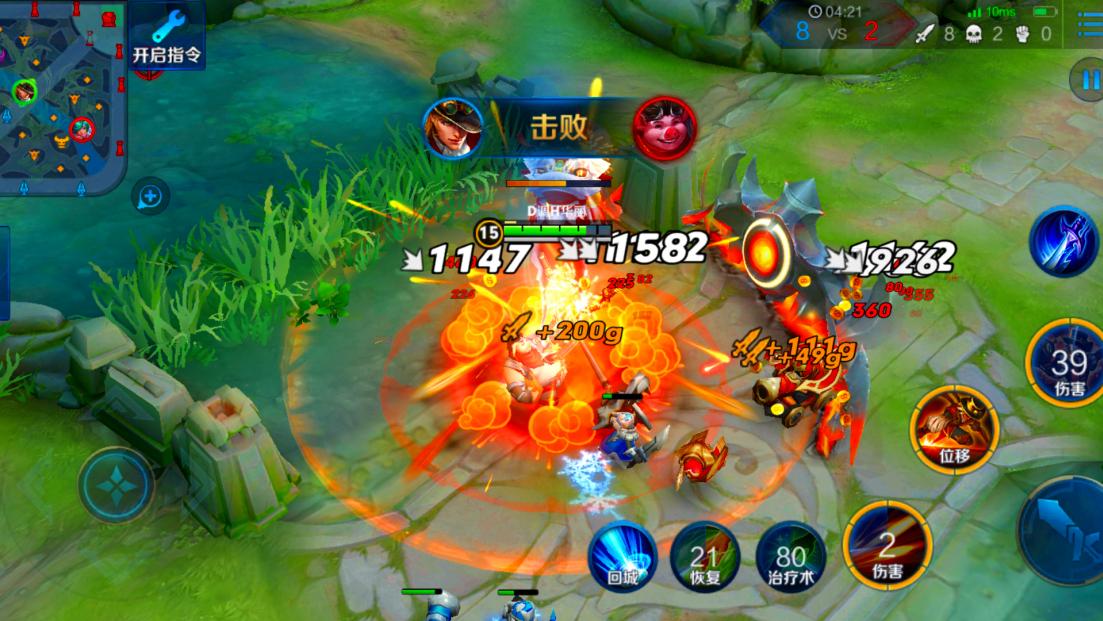Cast the 治疗术 heal spell

790,556
